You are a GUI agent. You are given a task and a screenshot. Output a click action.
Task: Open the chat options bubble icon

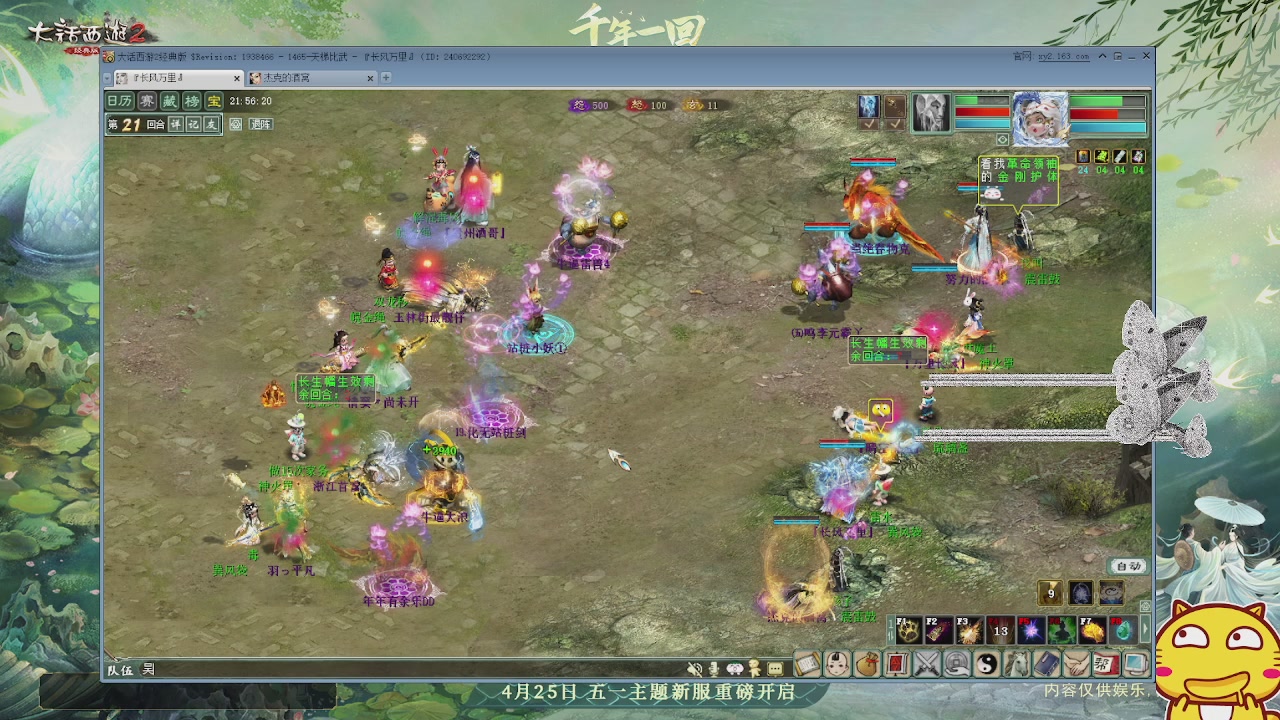(775, 668)
